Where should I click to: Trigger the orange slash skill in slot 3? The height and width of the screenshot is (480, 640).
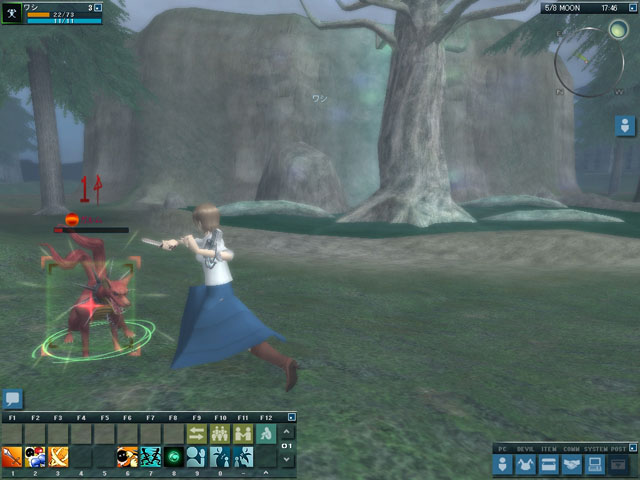pyautogui.click(x=58, y=457)
